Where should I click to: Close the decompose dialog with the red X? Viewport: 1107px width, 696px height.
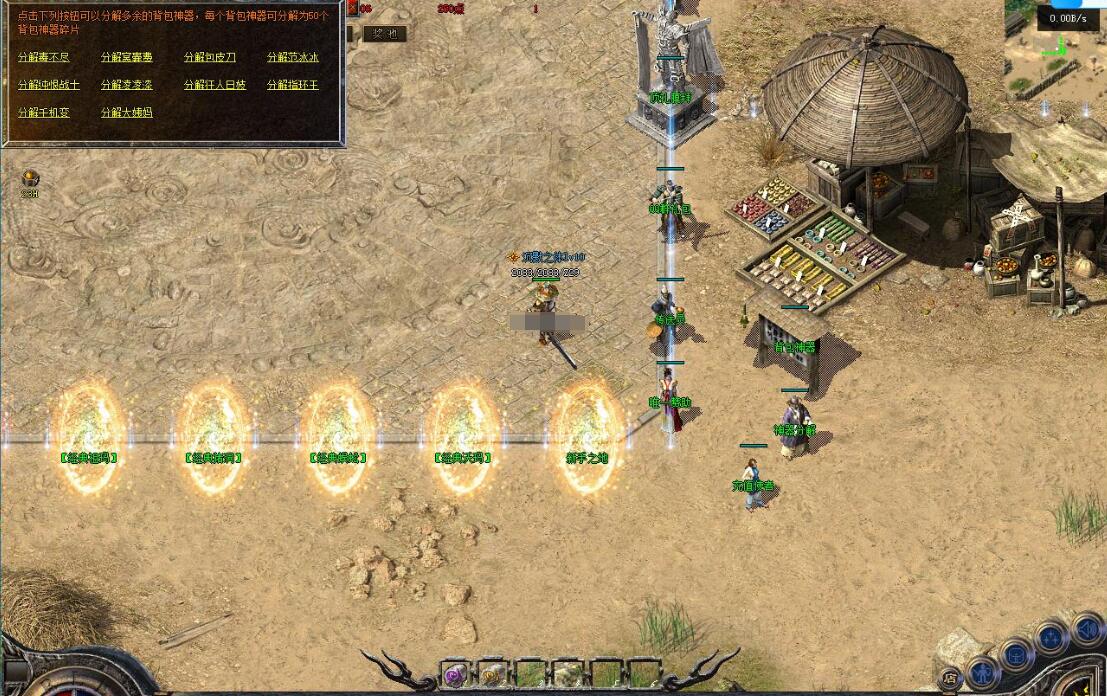pyautogui.click(x=352, y=9)
